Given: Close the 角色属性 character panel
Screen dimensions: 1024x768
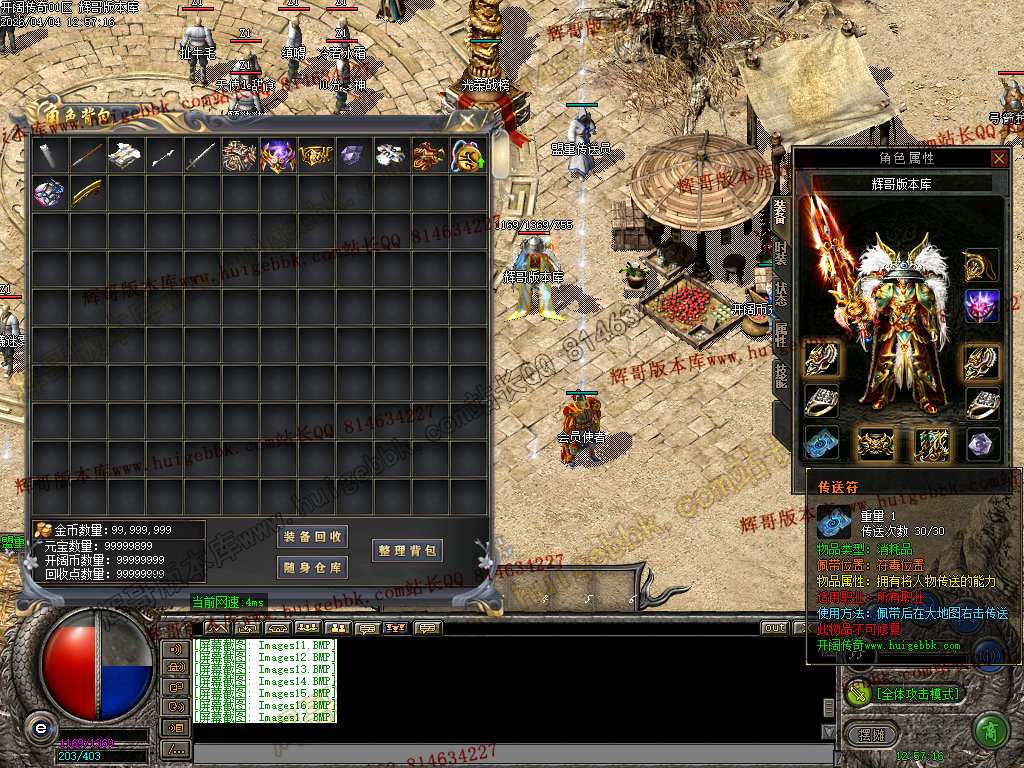Looking at the screenshot, I should pyautogui.click(x=999, y=158).
